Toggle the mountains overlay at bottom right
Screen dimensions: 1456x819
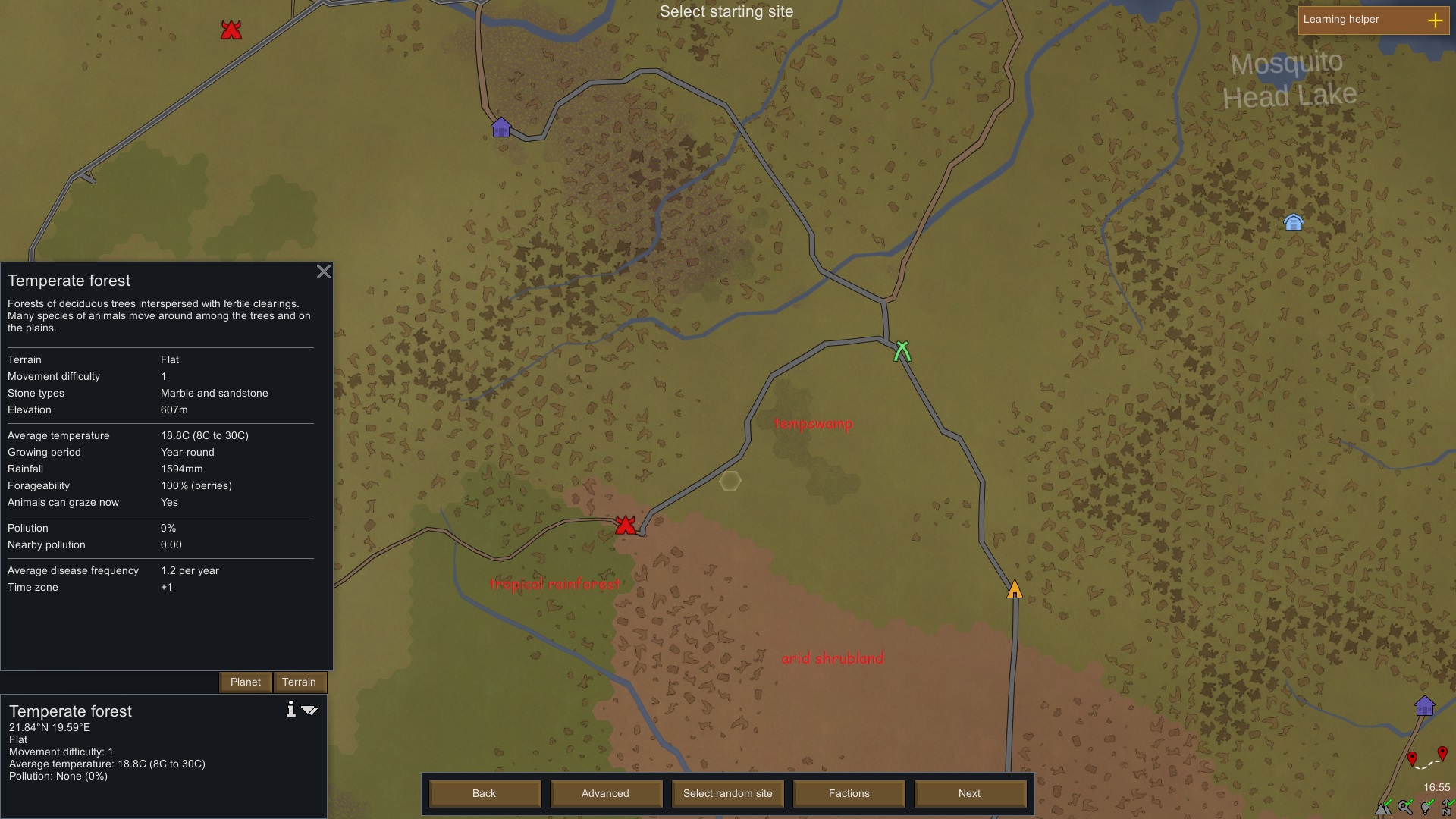point(1383,808)
